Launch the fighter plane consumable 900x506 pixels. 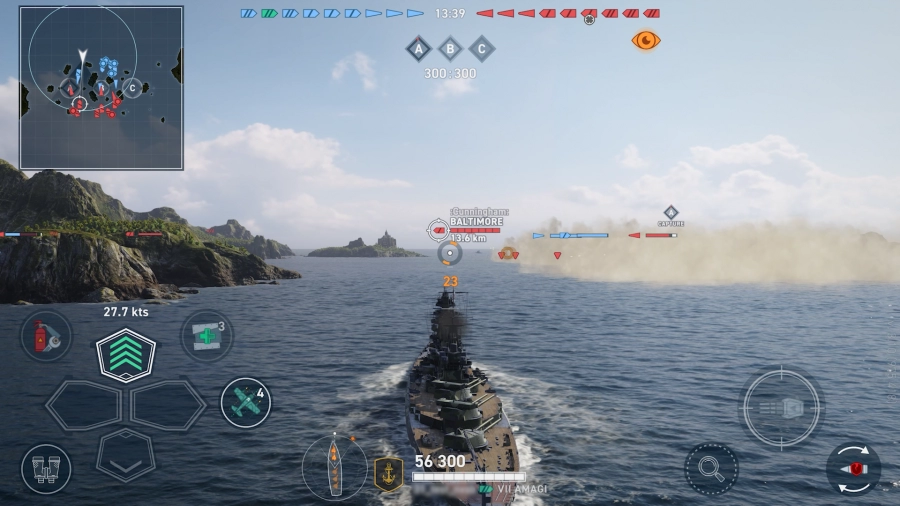[245, 402]
